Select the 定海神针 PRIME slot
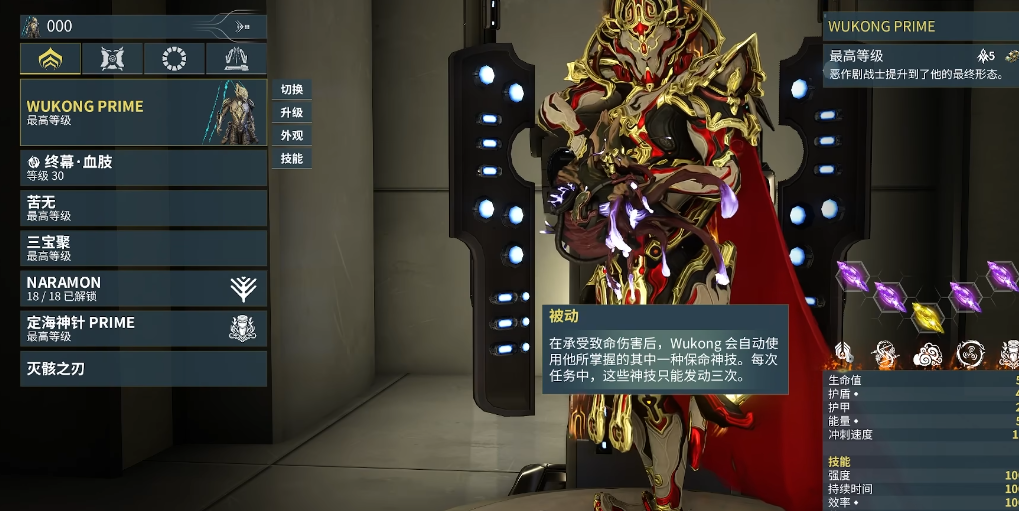This screenshot has width=1019, height=511. 143,328
